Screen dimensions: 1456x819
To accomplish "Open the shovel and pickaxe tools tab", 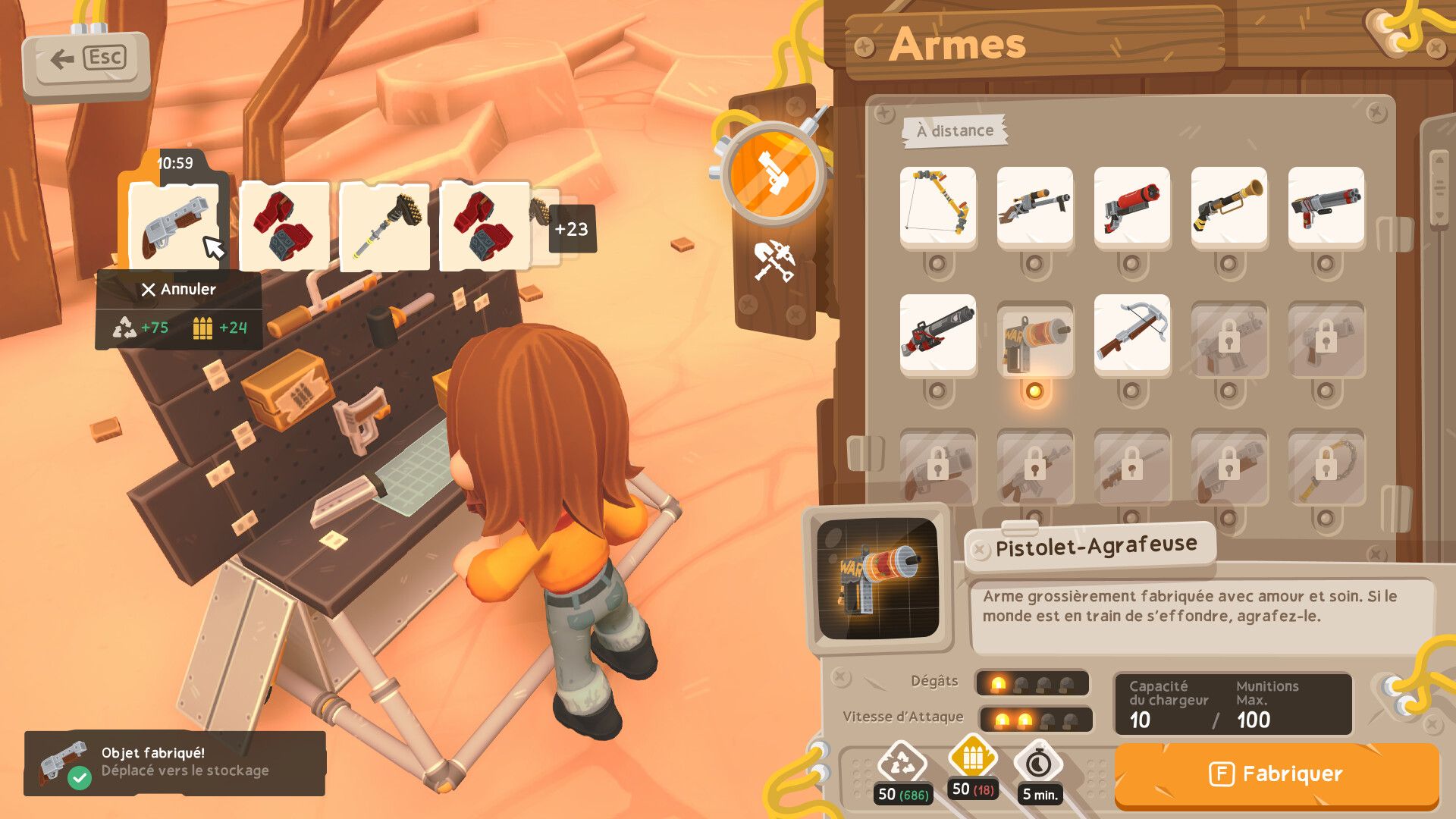I will pyautogui.click(x=773, y=262).
